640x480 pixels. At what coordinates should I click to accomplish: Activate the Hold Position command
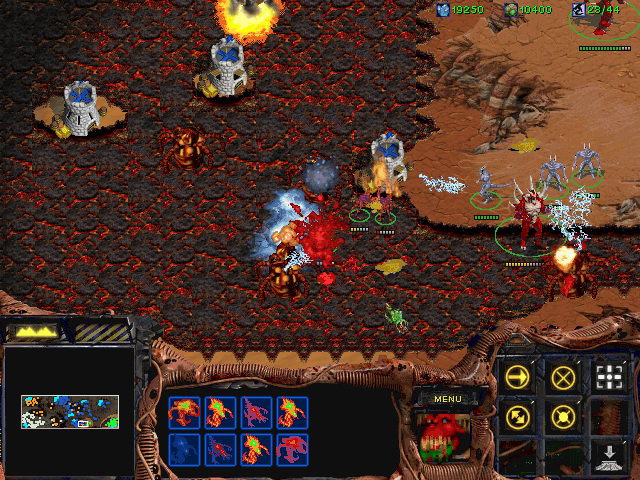point(563,416)
